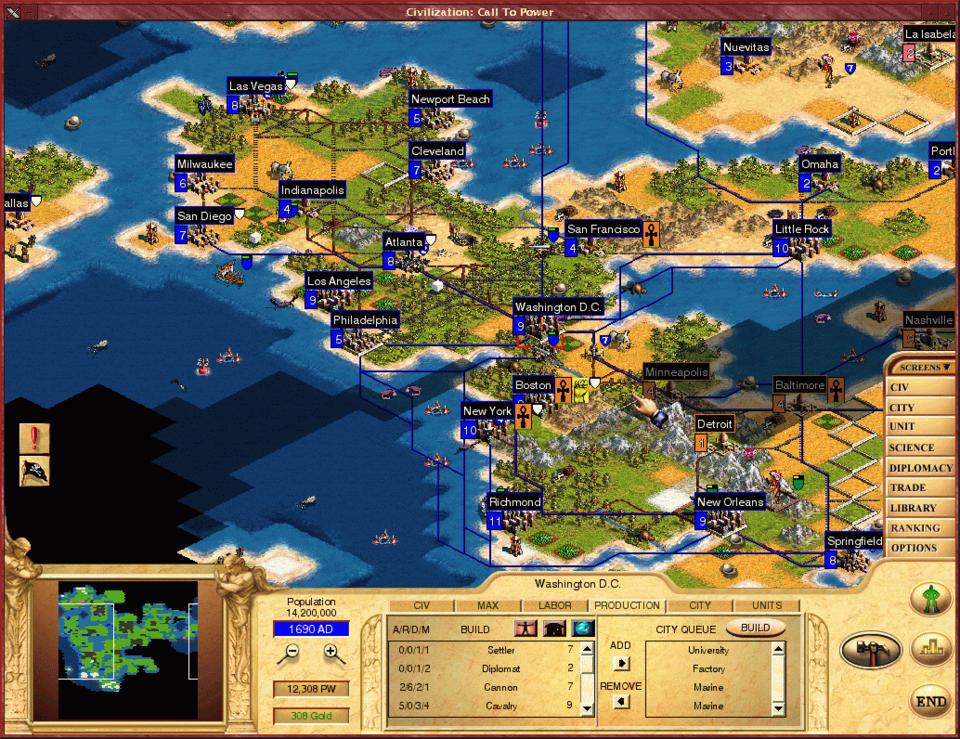
Task: Open the UNITS tab
Action: tap(767, 605)
